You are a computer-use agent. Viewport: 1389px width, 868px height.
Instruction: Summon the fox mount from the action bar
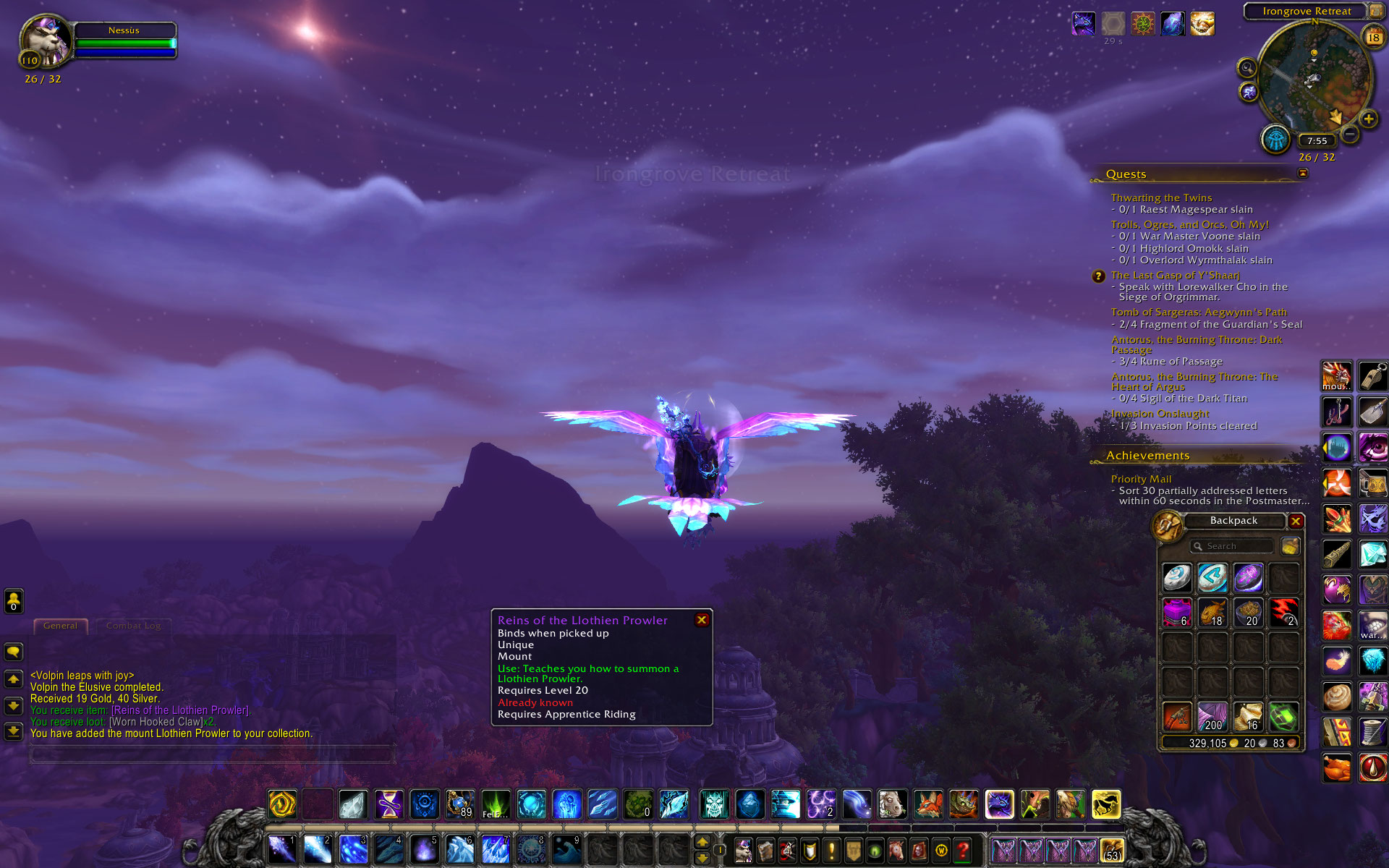928,804
